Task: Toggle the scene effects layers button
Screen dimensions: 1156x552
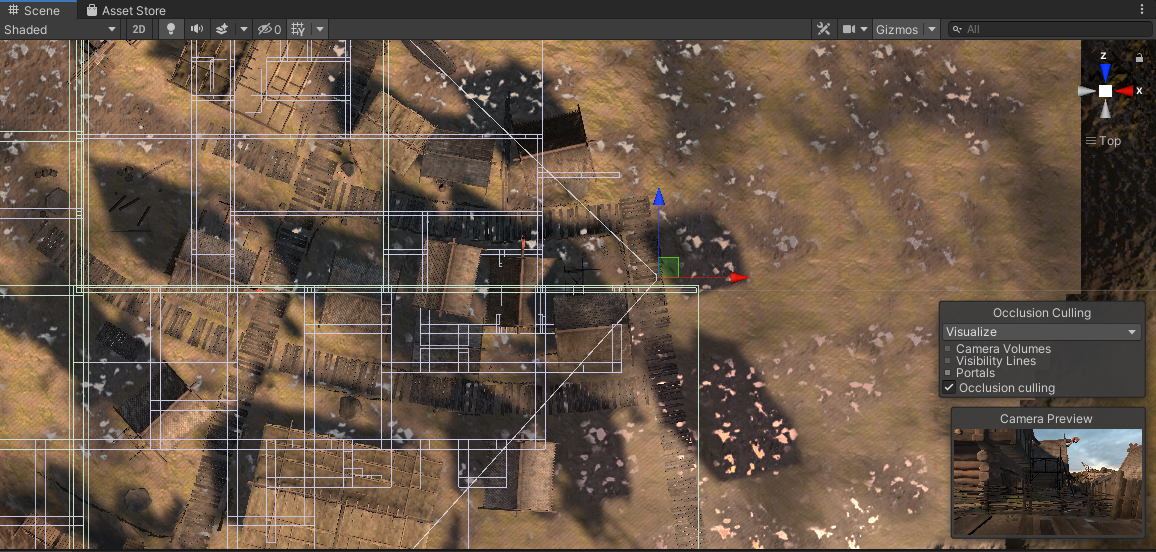Action: [222, 29]
